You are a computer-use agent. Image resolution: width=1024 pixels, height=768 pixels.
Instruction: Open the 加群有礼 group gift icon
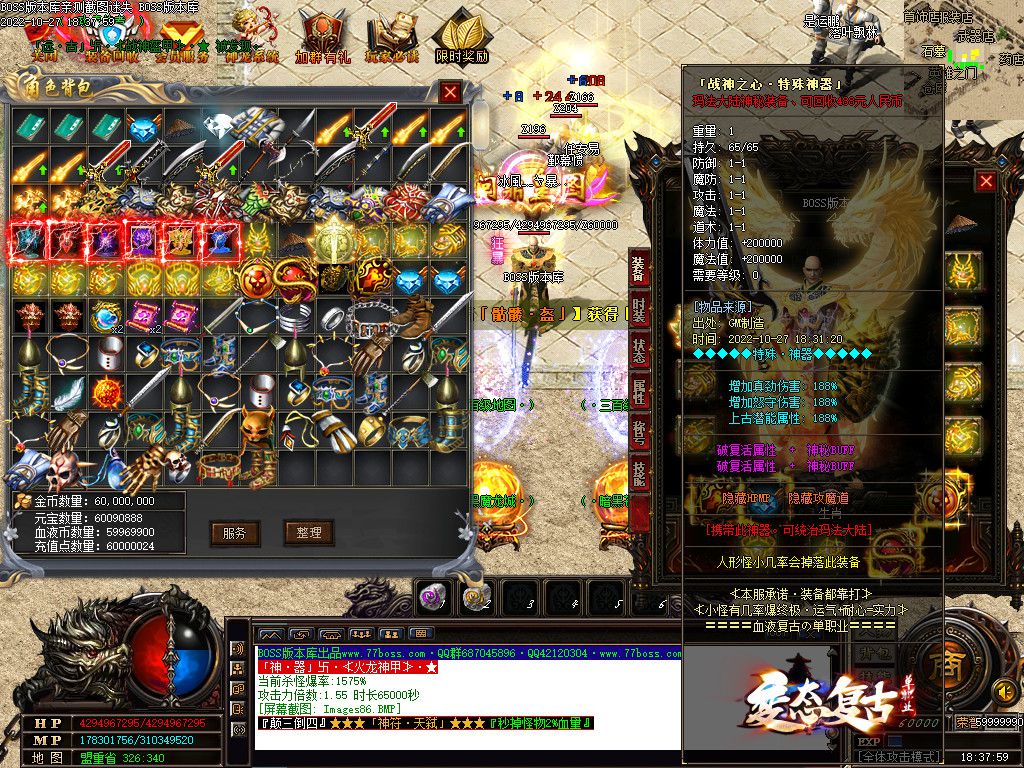322,40
